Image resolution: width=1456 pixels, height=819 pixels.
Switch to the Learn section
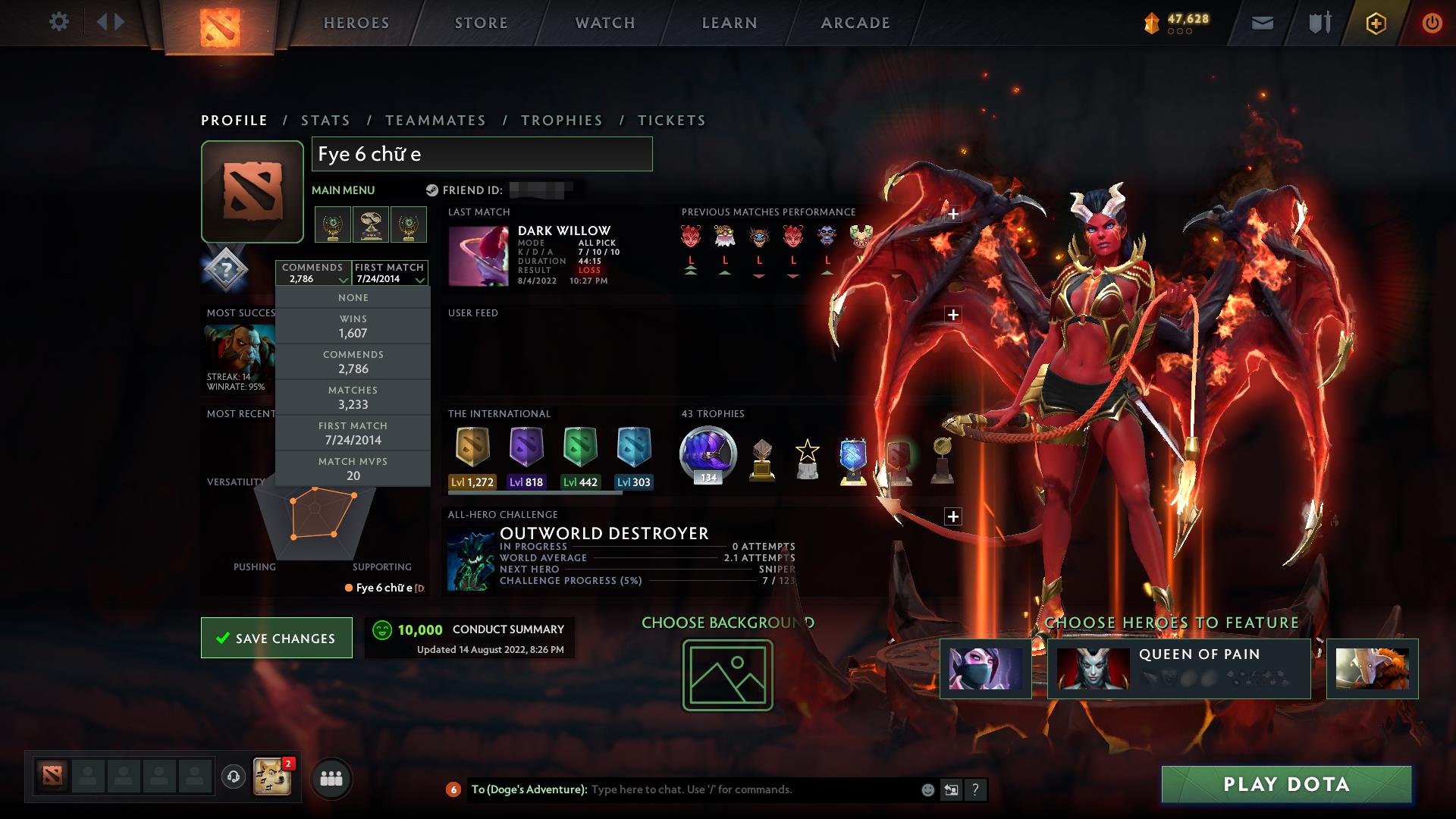pyautogui.click(x=730, y=23)
